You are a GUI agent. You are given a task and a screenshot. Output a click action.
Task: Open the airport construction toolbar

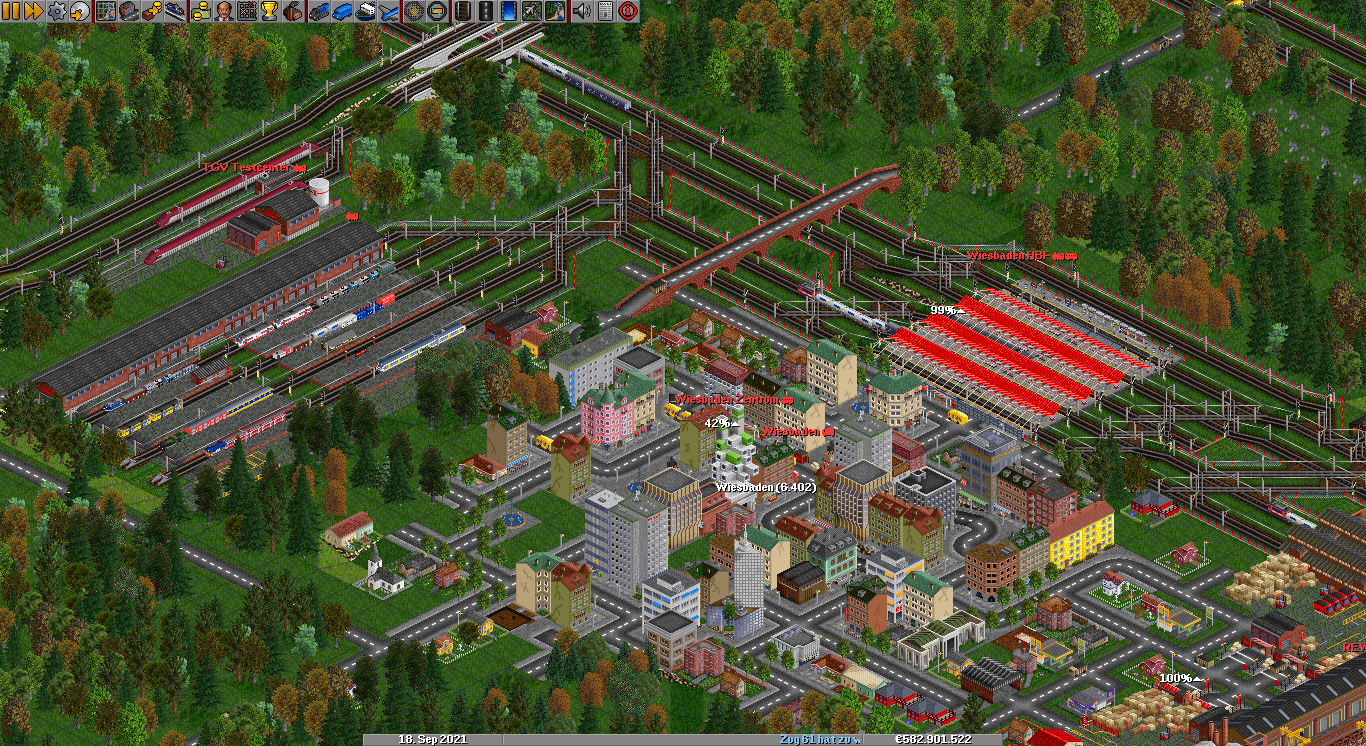click(532, 11)
